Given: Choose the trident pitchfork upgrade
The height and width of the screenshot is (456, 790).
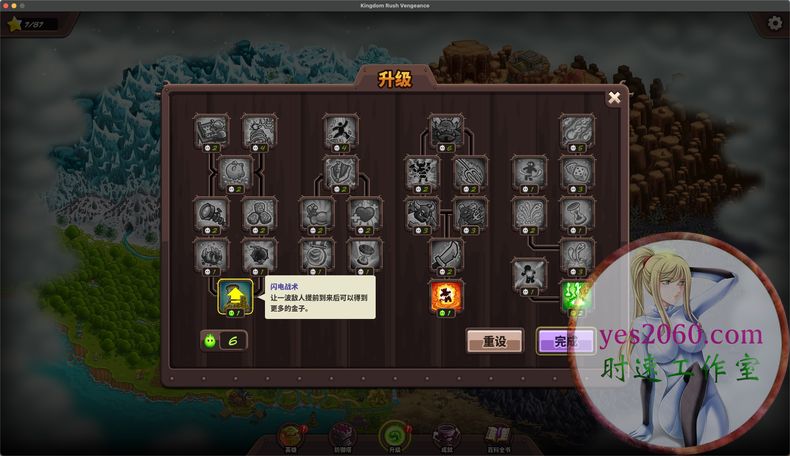Looking at the screenshot, I should 470,171.
